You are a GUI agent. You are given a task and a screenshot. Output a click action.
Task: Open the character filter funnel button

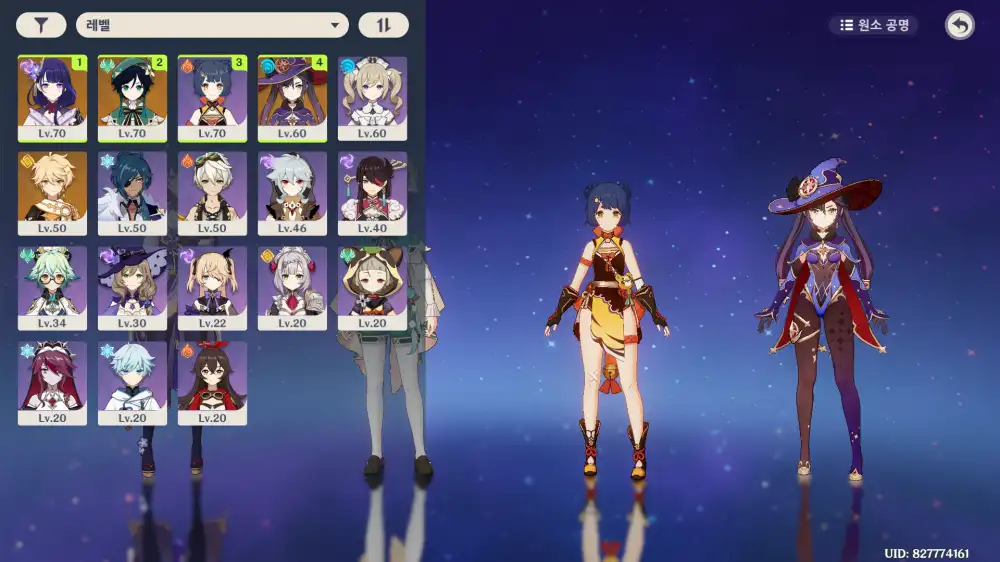tap(41, 25)
